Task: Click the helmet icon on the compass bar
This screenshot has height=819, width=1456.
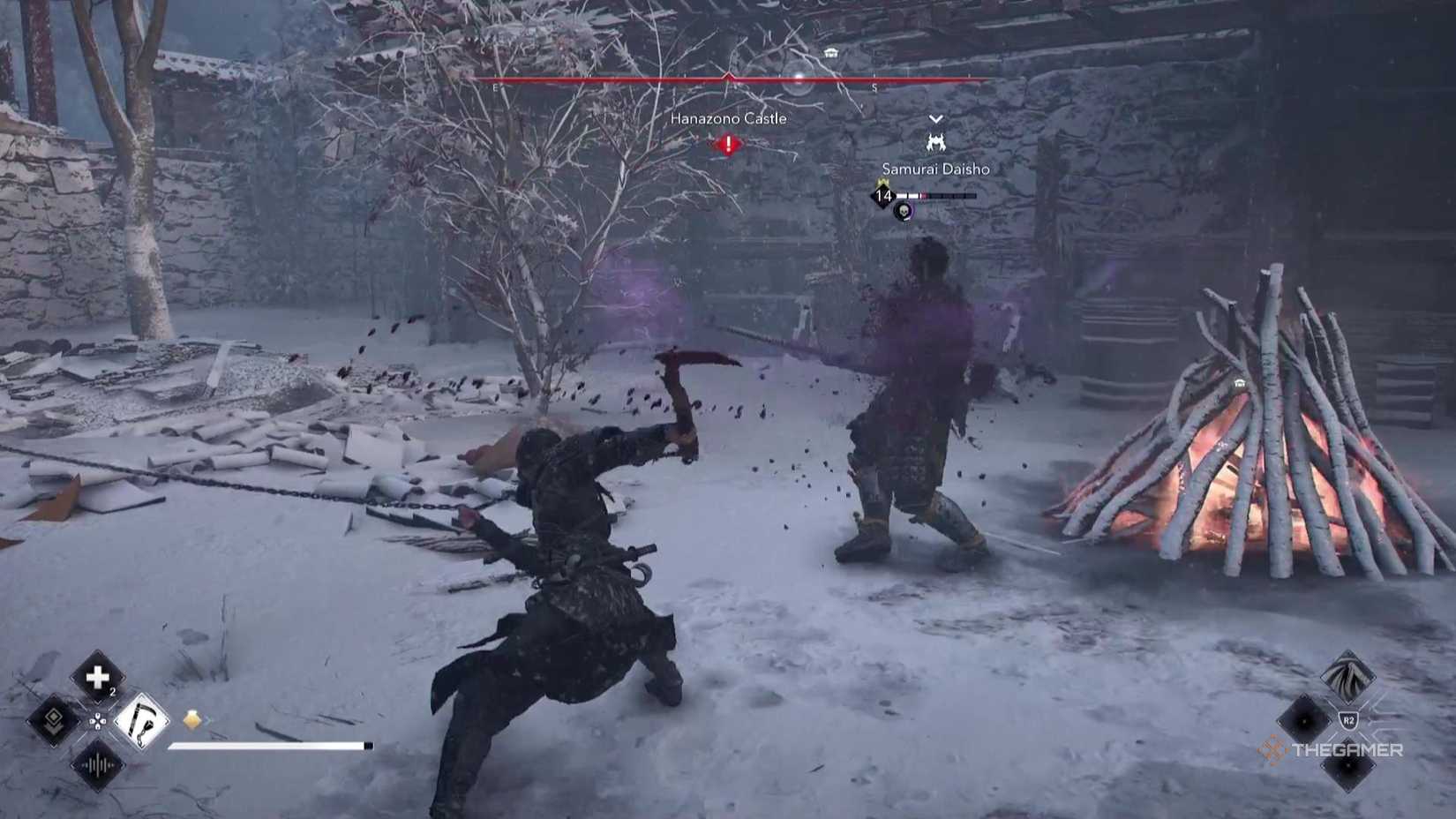Action: click(x=829, y=53)
